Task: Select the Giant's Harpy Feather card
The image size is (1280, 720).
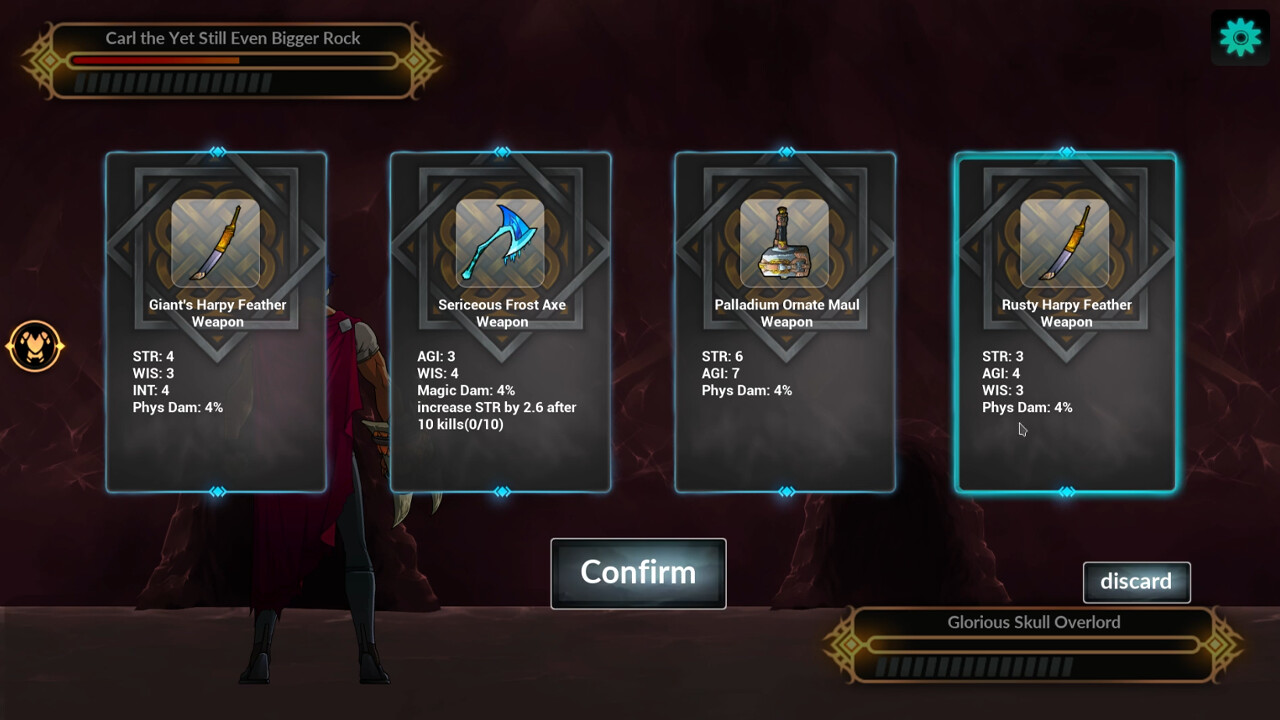Action: pyautogui.click(x=216, y=450)
